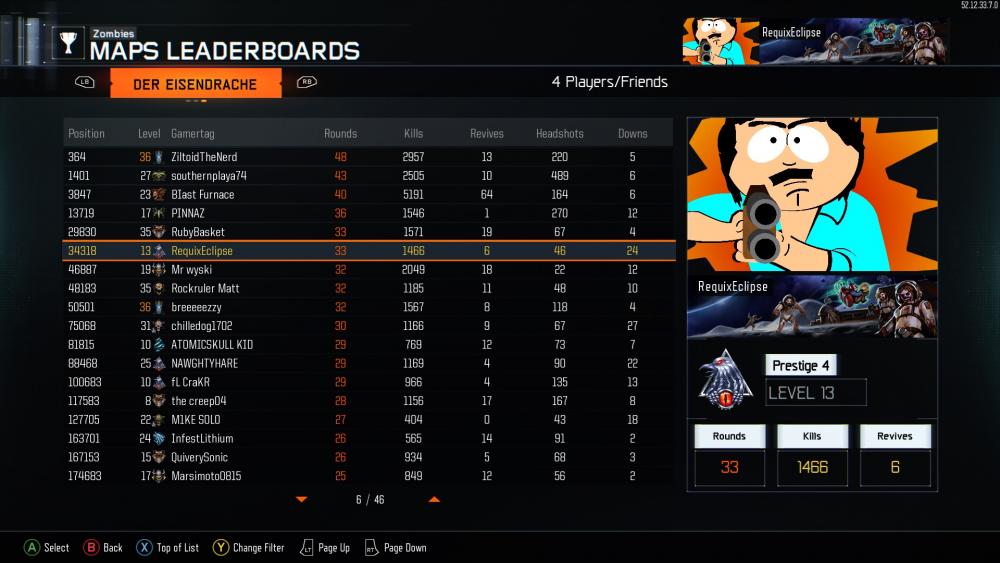Click the orange page-down arrow
This screenshot has width=1000, height=563.
[302, 499]
